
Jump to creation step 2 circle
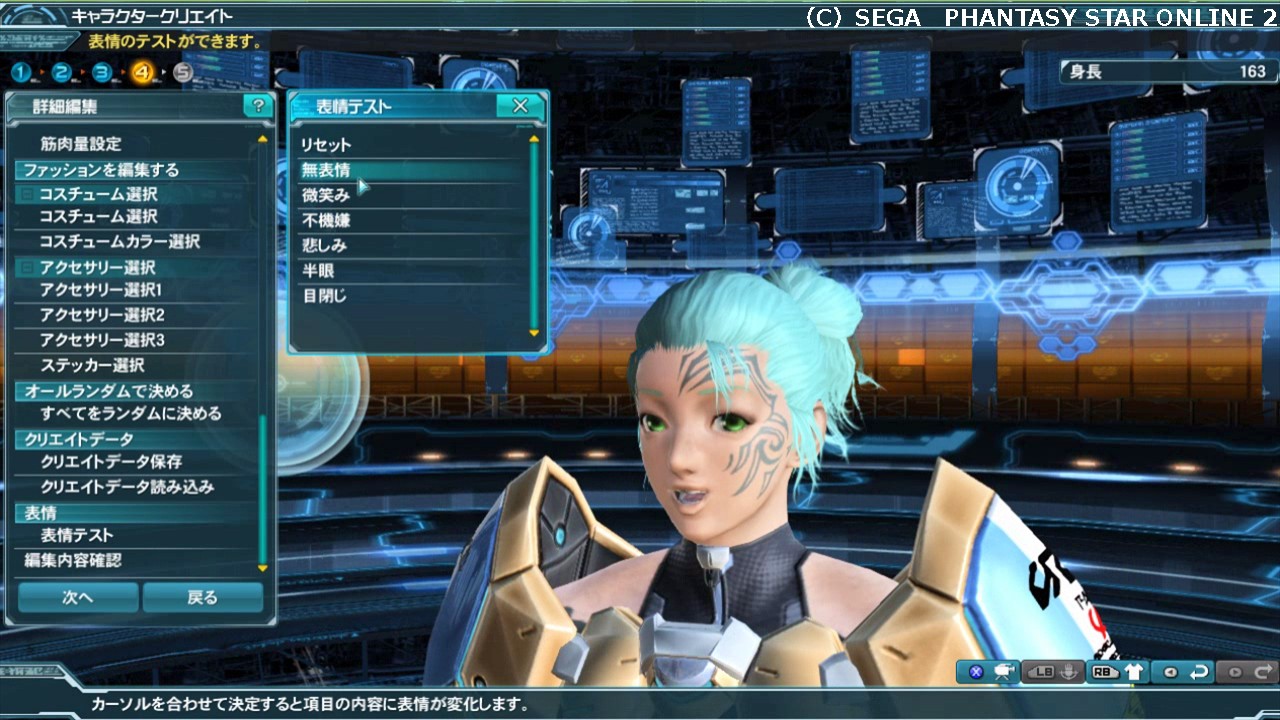click(61, 72)
